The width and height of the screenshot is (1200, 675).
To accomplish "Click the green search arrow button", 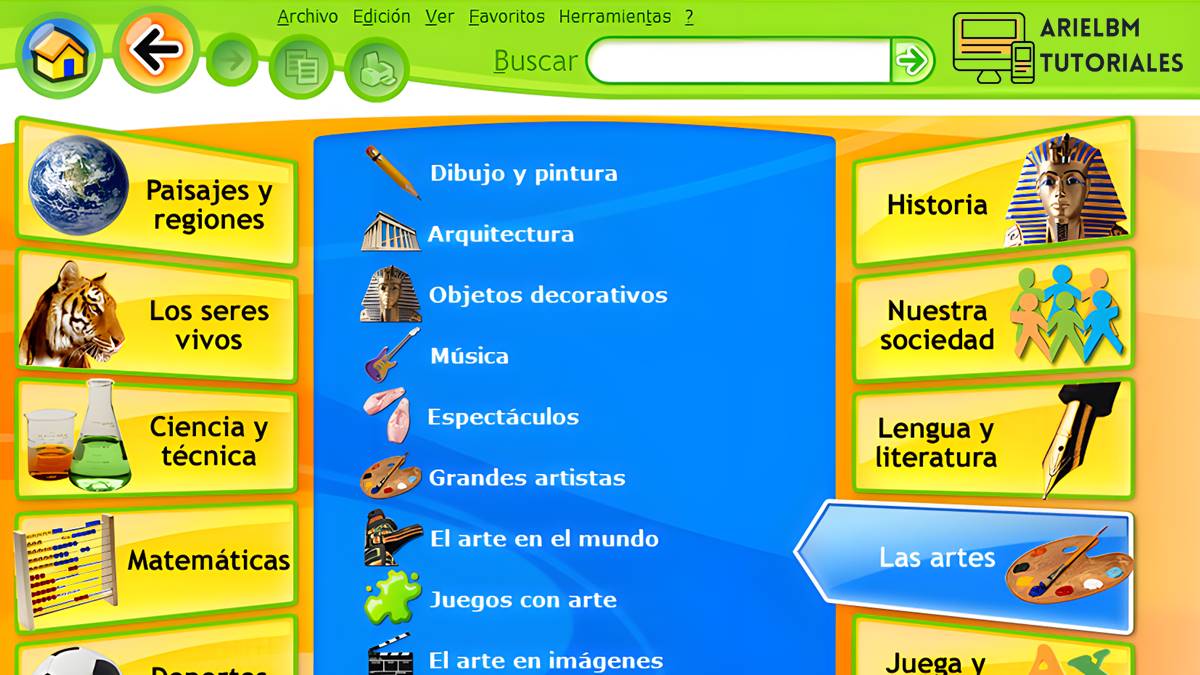I will click(x=912, y=61).
